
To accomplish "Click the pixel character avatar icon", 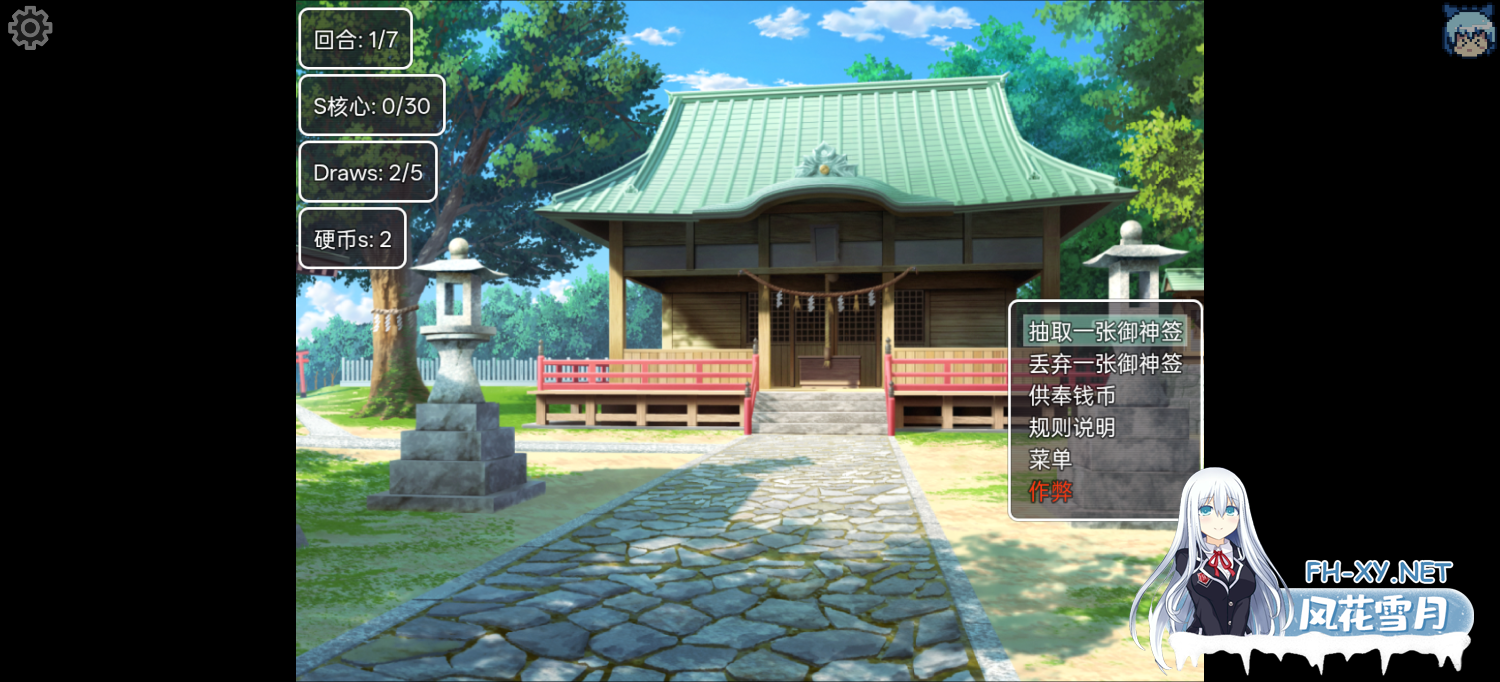I will [1468, 29].
